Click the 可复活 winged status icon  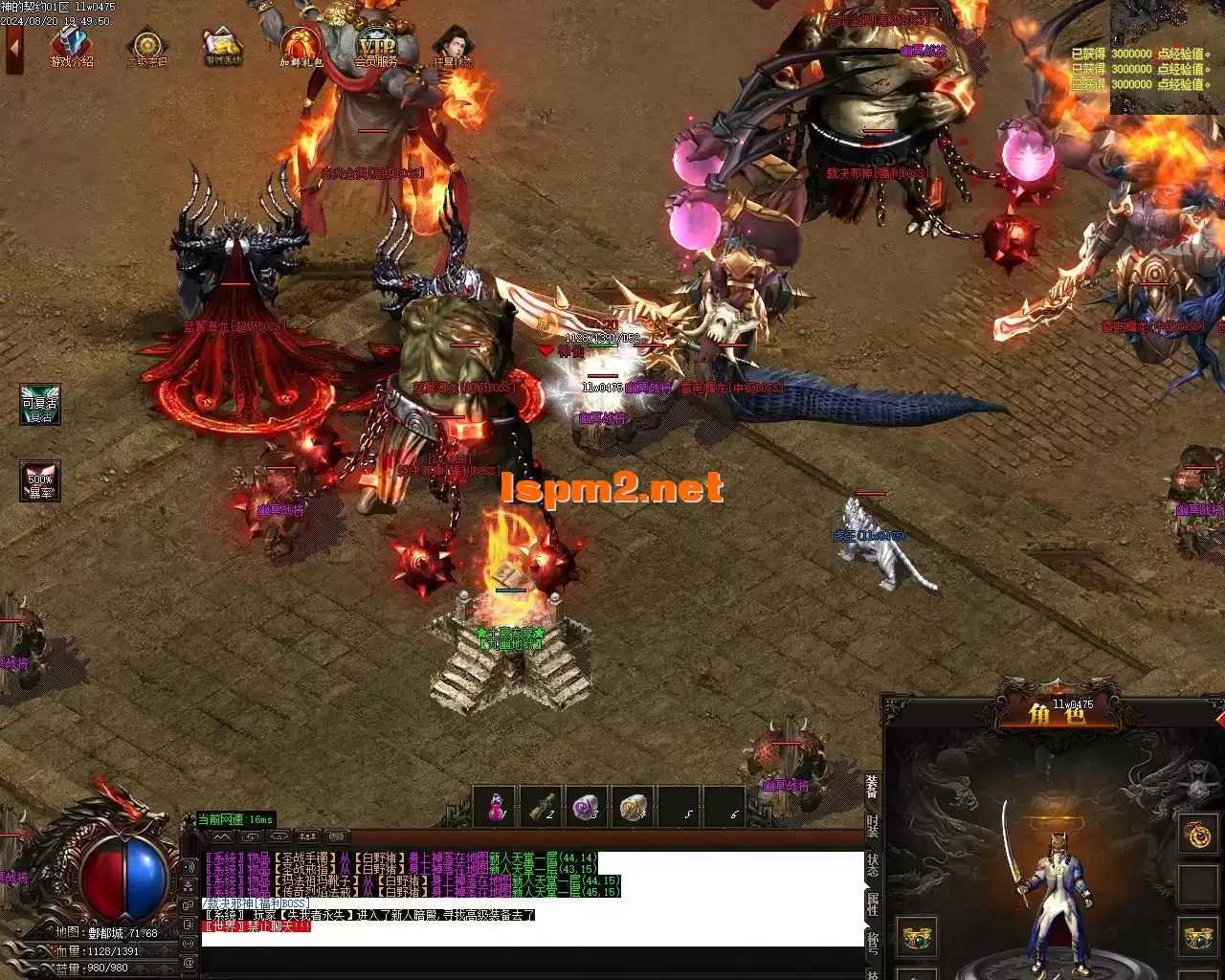[40, 404]
